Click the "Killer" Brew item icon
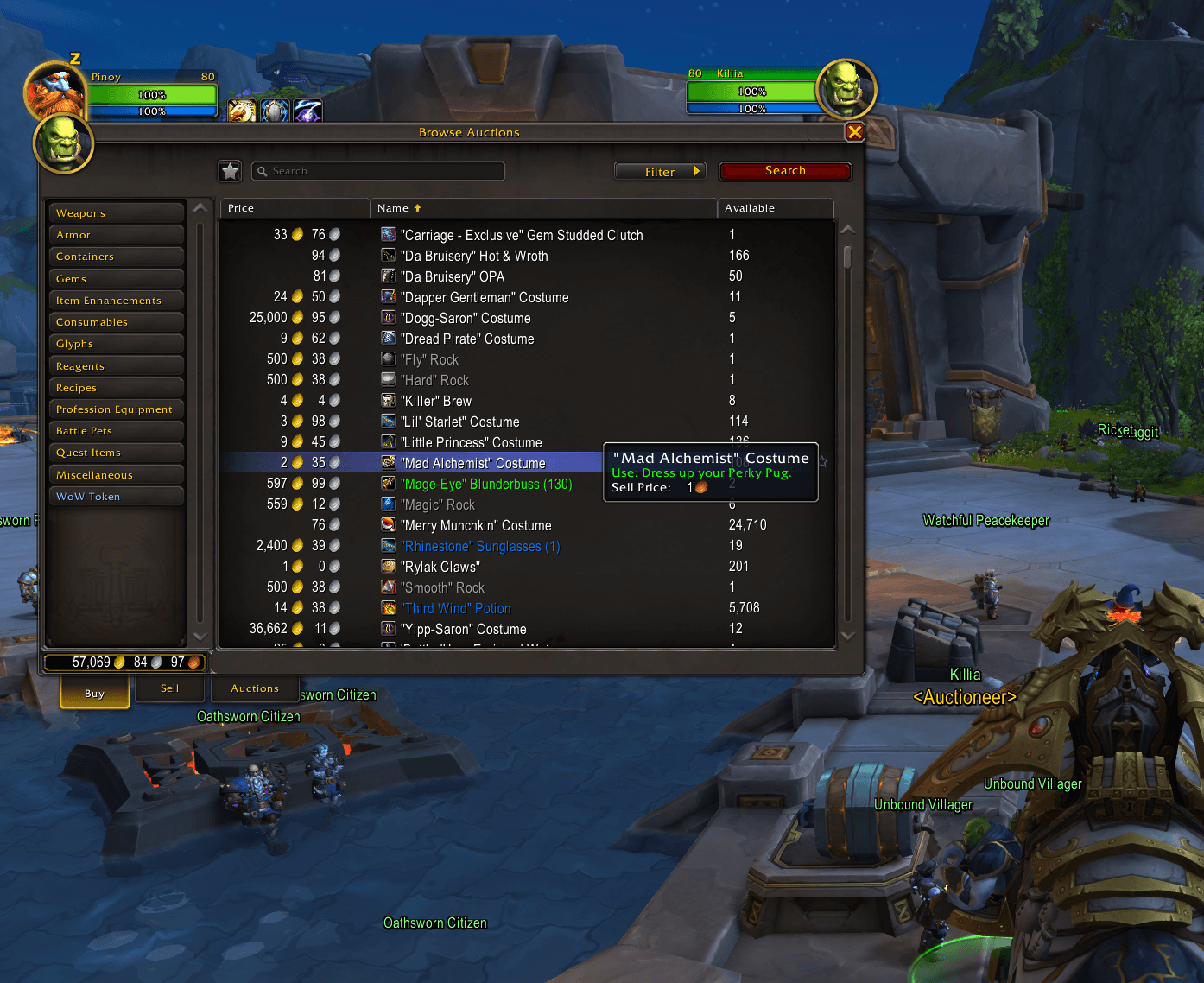This screenshot has width=1204, height=983. tap(388, 400)
